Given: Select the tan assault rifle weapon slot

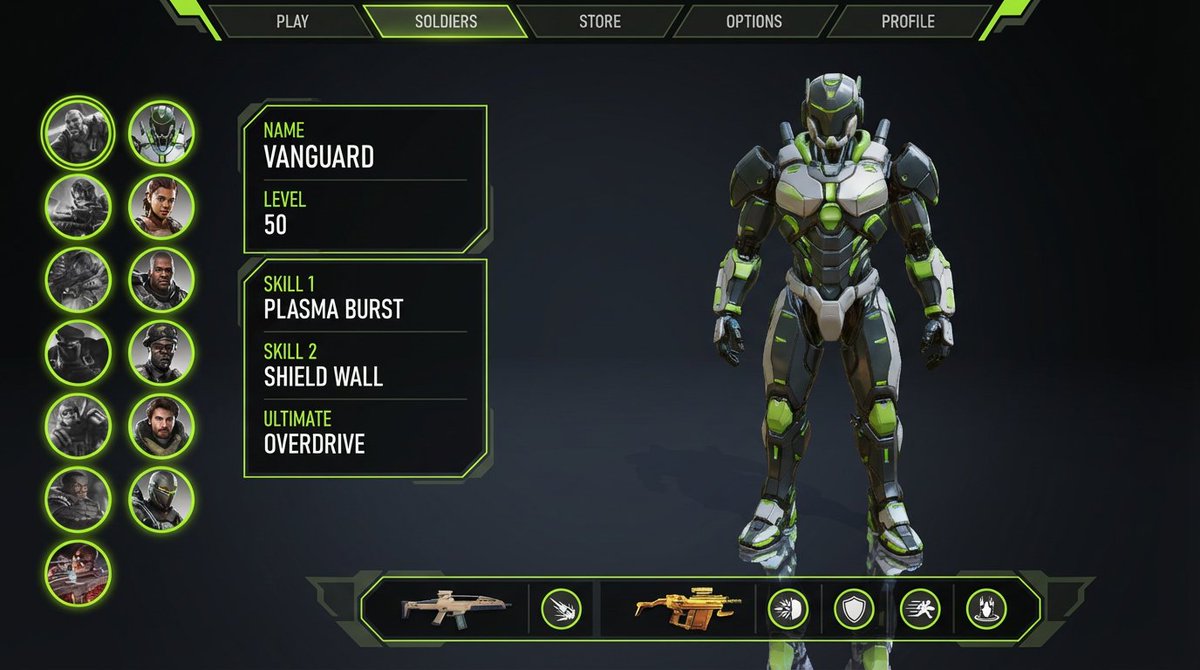Looking at the screenshot, I should tap(456, 609).
